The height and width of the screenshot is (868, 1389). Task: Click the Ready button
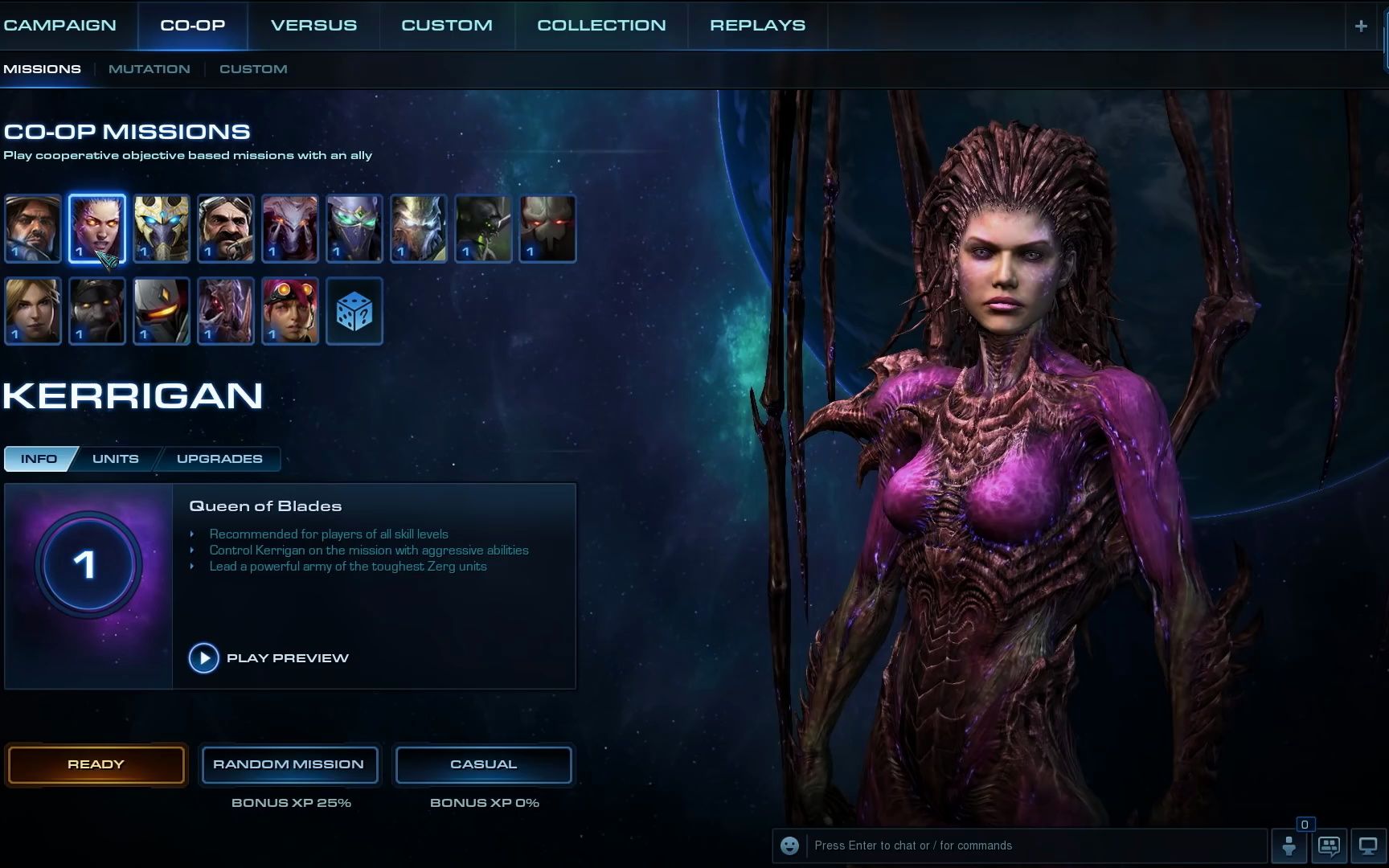point(96,764)
